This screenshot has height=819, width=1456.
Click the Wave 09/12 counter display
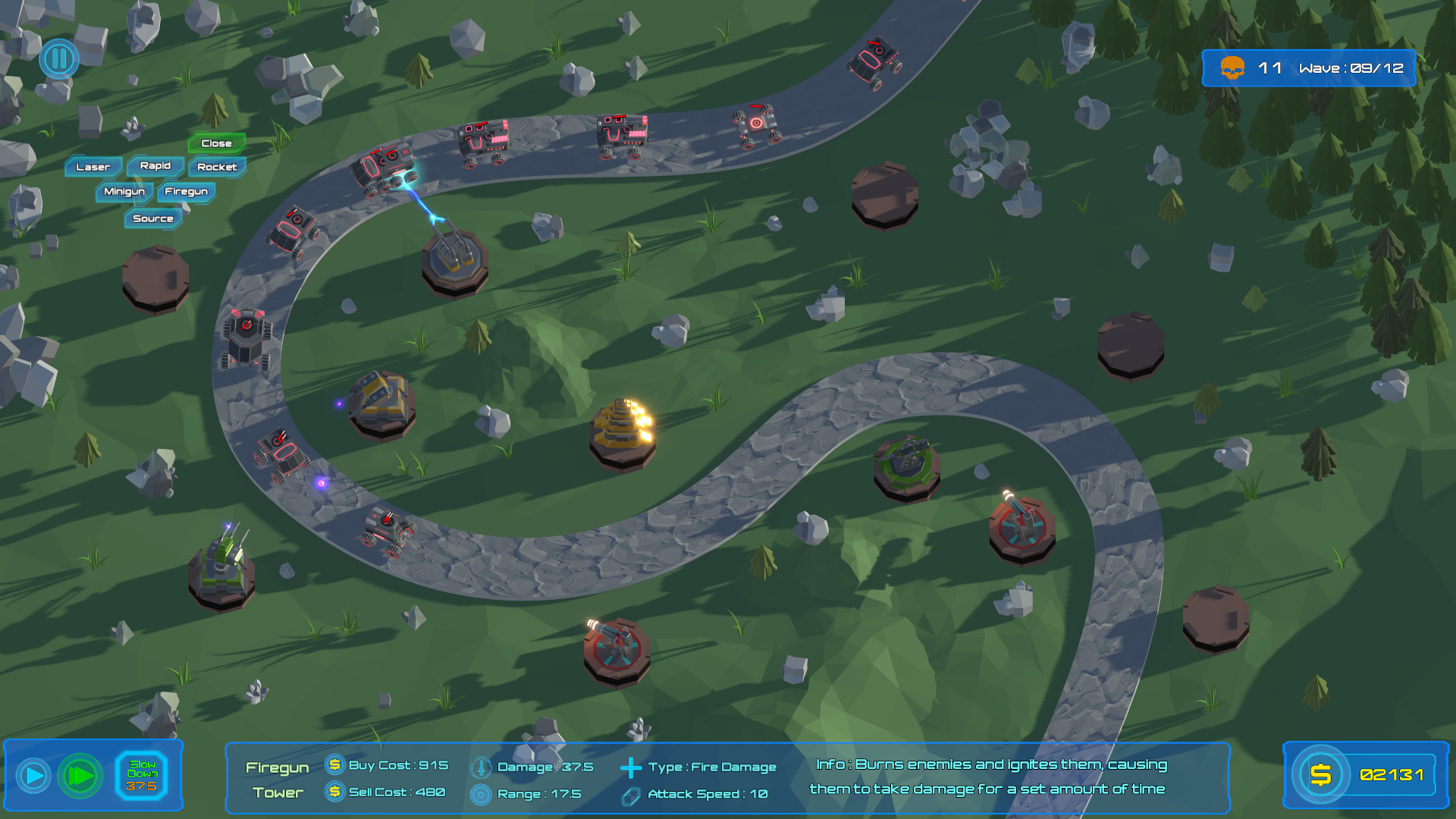pos(1351,67)
